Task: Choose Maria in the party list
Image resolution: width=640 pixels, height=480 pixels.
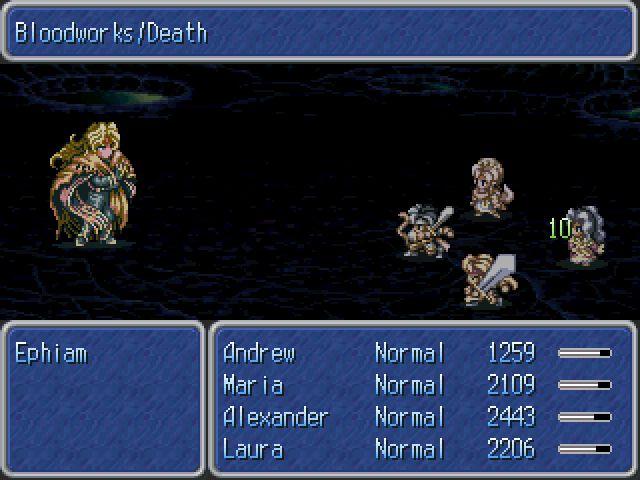Action: 253,385
